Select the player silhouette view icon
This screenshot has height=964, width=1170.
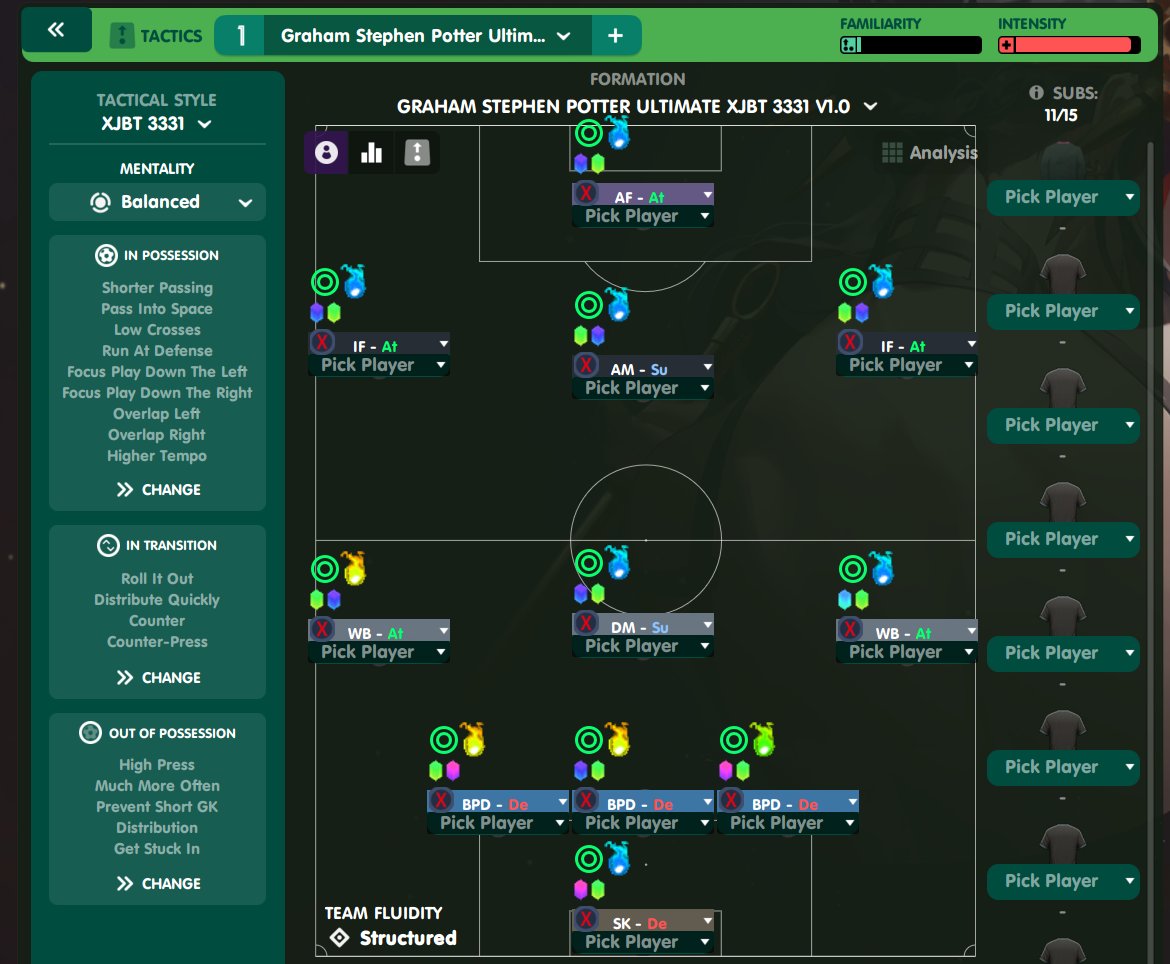pyautogui.click(x=325, y=152)
